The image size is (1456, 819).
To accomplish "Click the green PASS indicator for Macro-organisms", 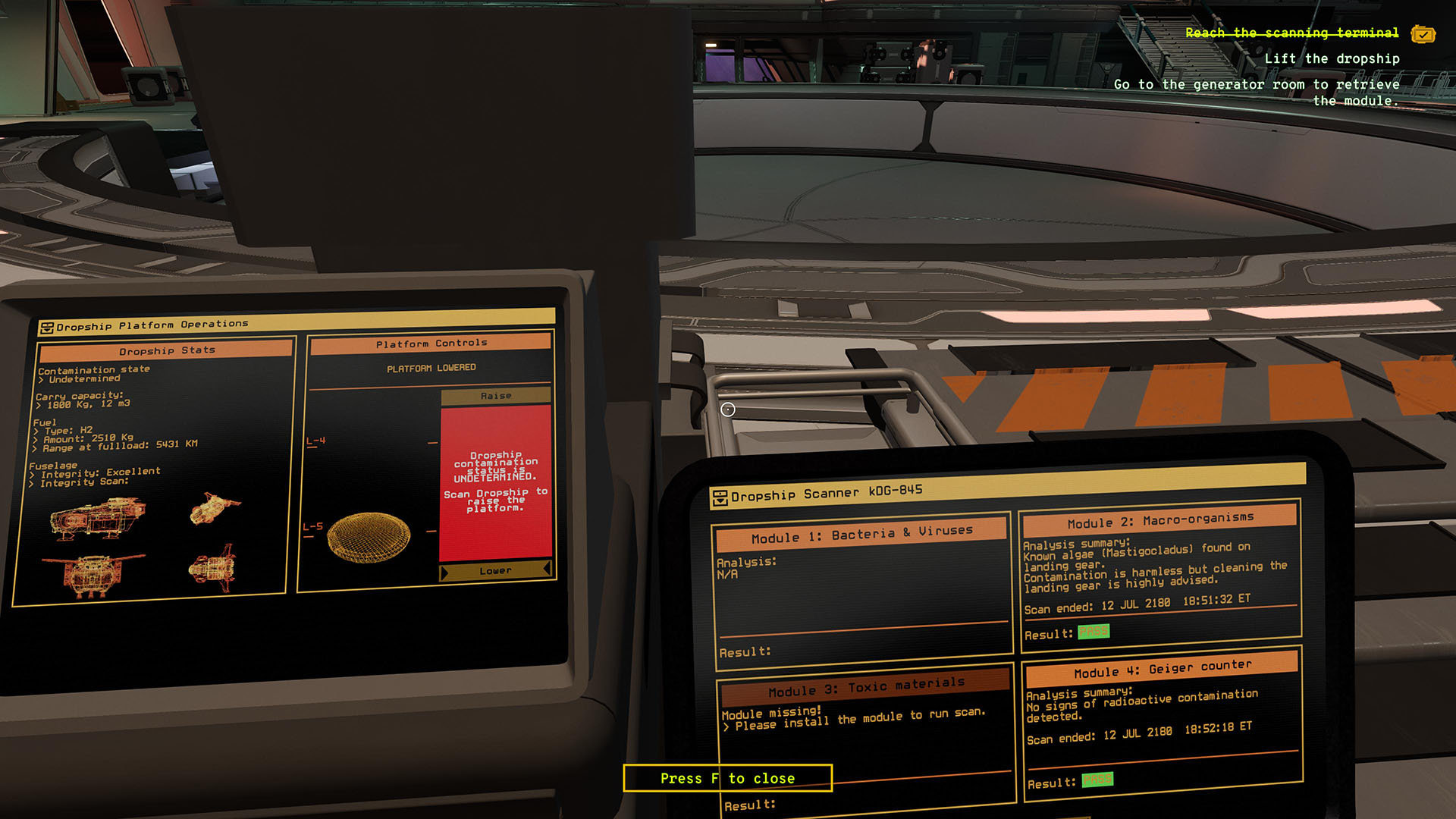I will coord(1094,631).
